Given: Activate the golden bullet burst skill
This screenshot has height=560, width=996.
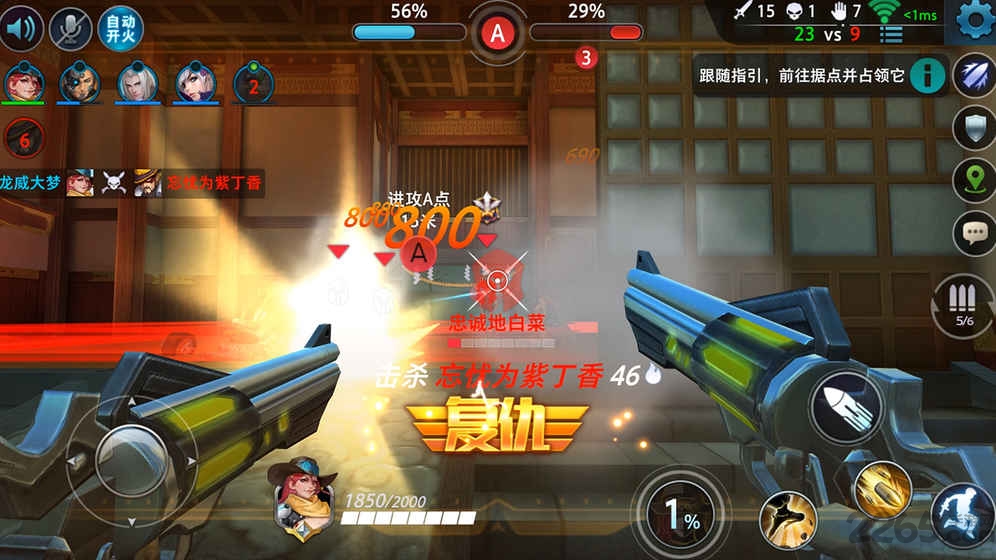Looking at the screenshot, I should pyautogui.click(x=882, y=489).
